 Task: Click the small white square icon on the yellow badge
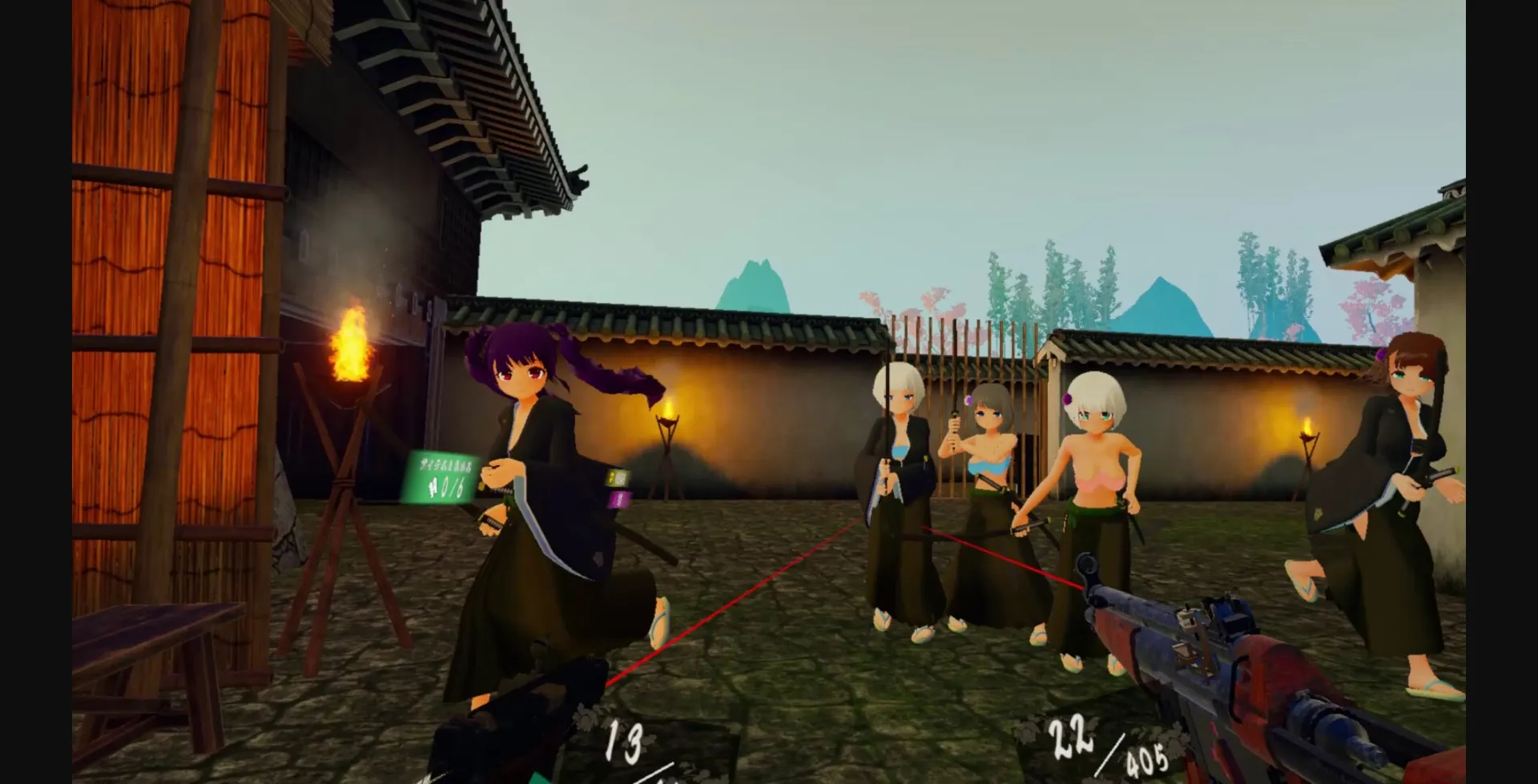tap(621, 479)
